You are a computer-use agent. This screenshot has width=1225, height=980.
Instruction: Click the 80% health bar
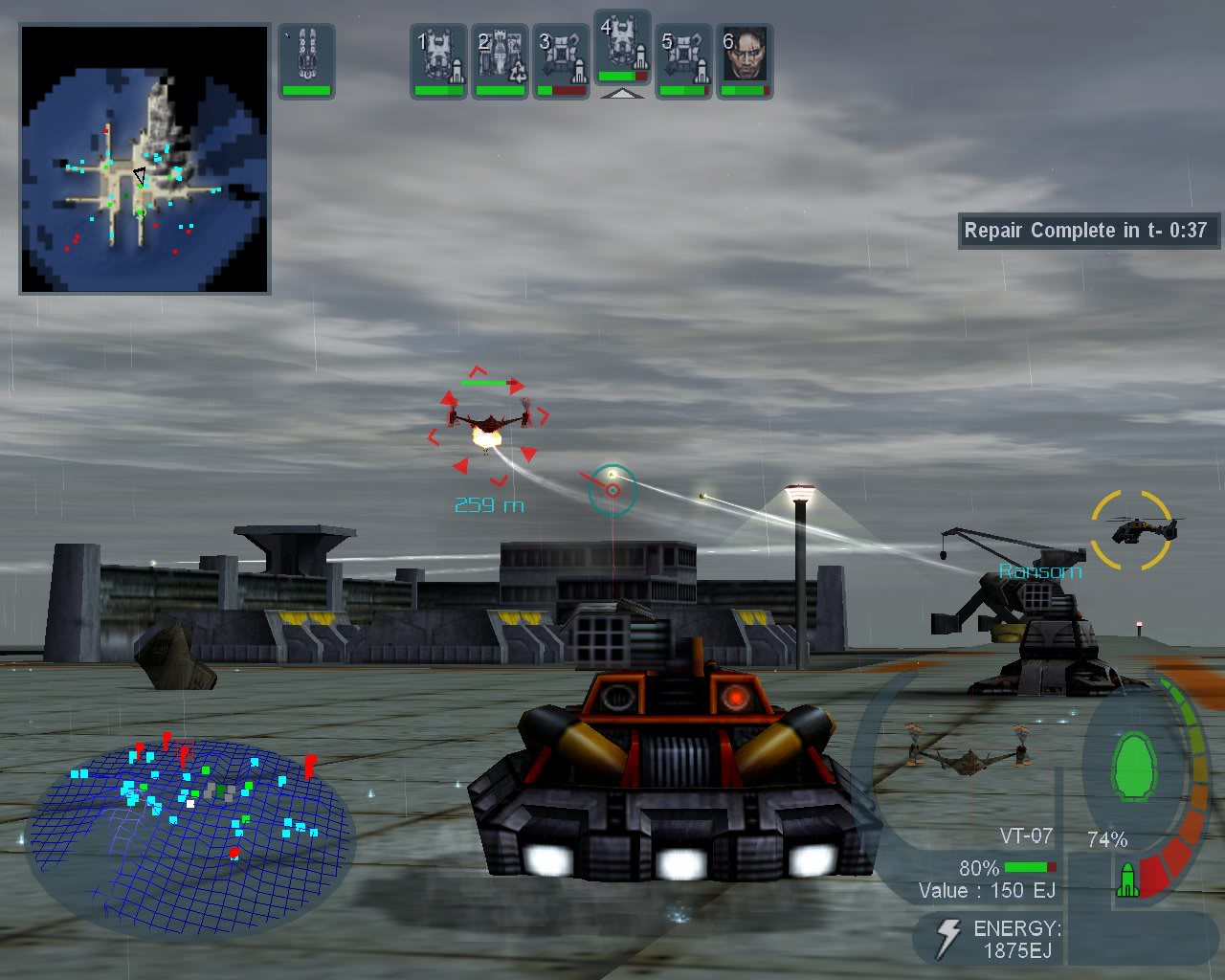tap(1029, 868)
